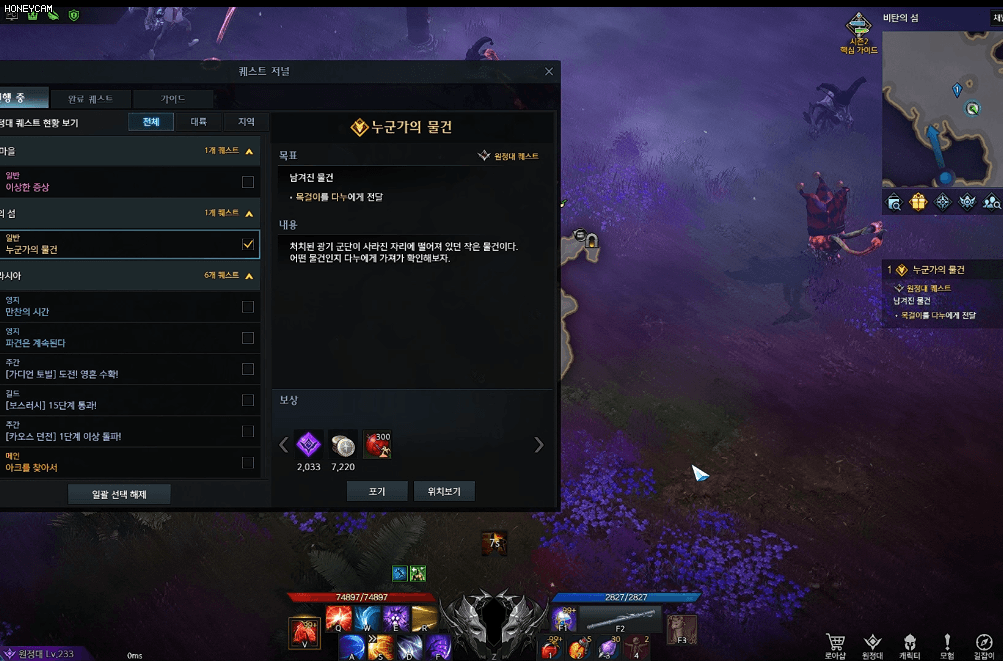Click the gift box icon under minimap
This screenshot has width=1003, height=661.
pyautogui.click(x=918, y=202)
